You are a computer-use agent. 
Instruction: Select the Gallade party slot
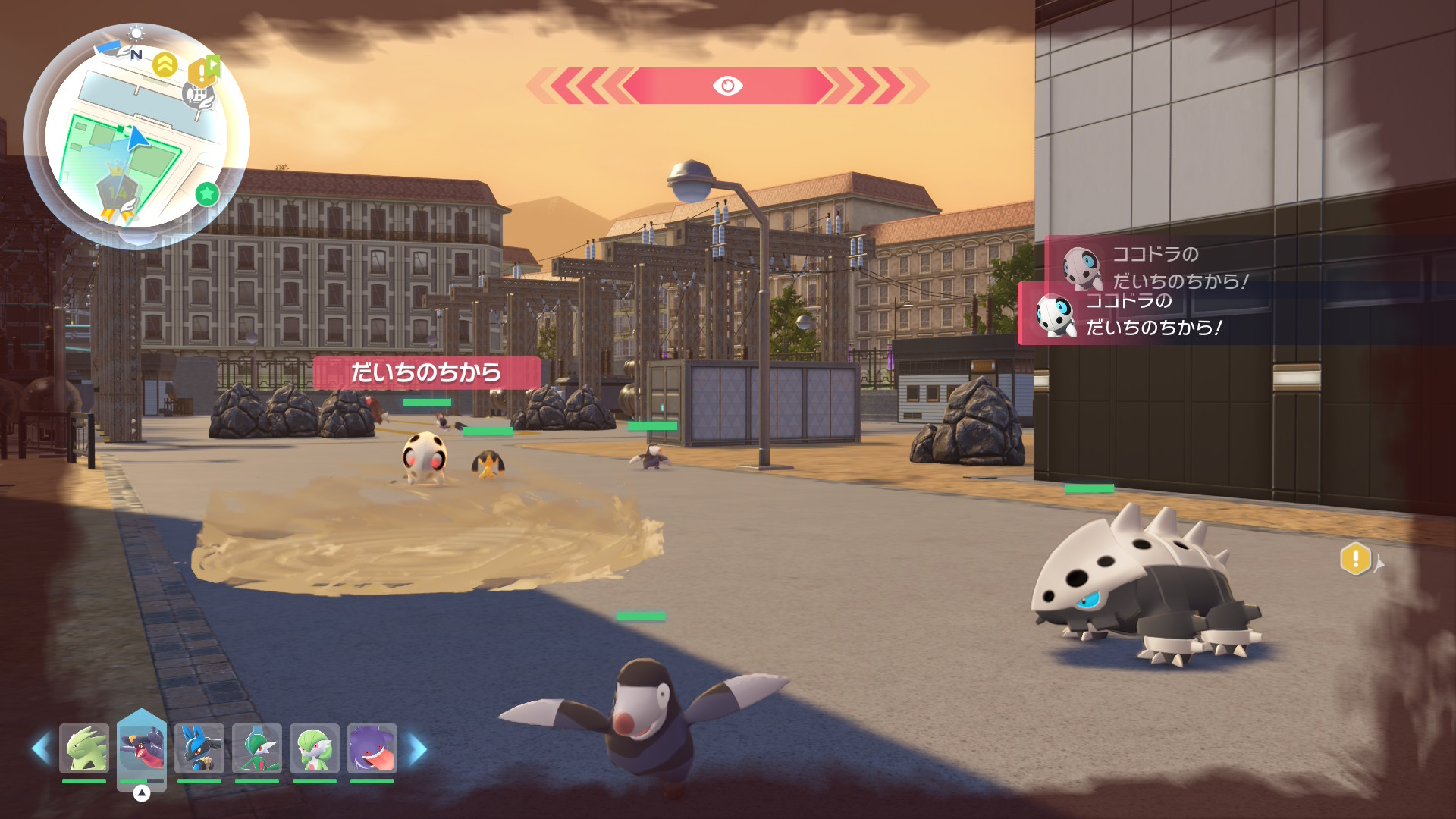[x=257, y=748]
